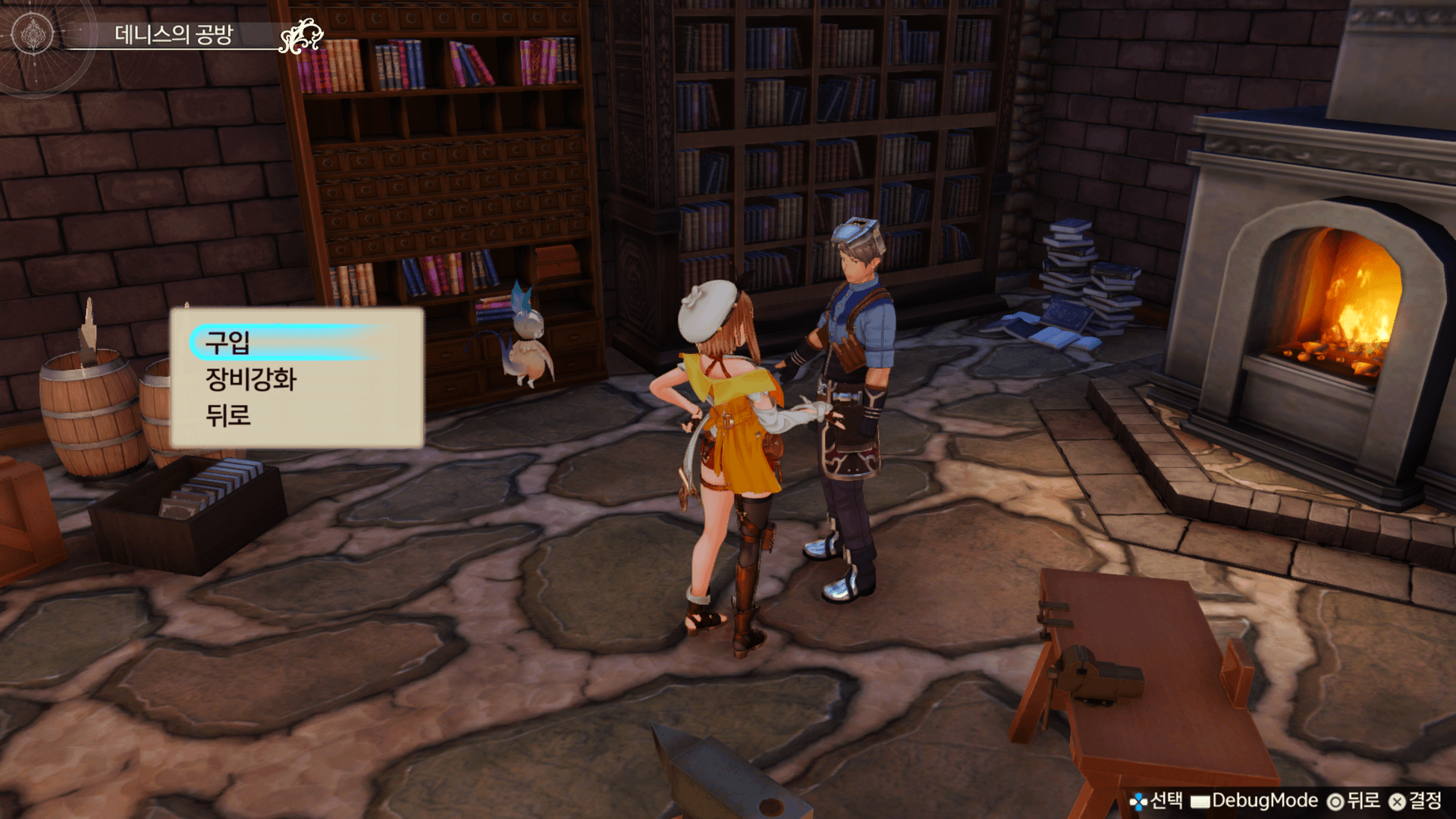Go back with the 뒤로 menu entry
Image resolution: width=1456 pixels, height=819 pixels.
pyautogui.click(x=228, y=416)
